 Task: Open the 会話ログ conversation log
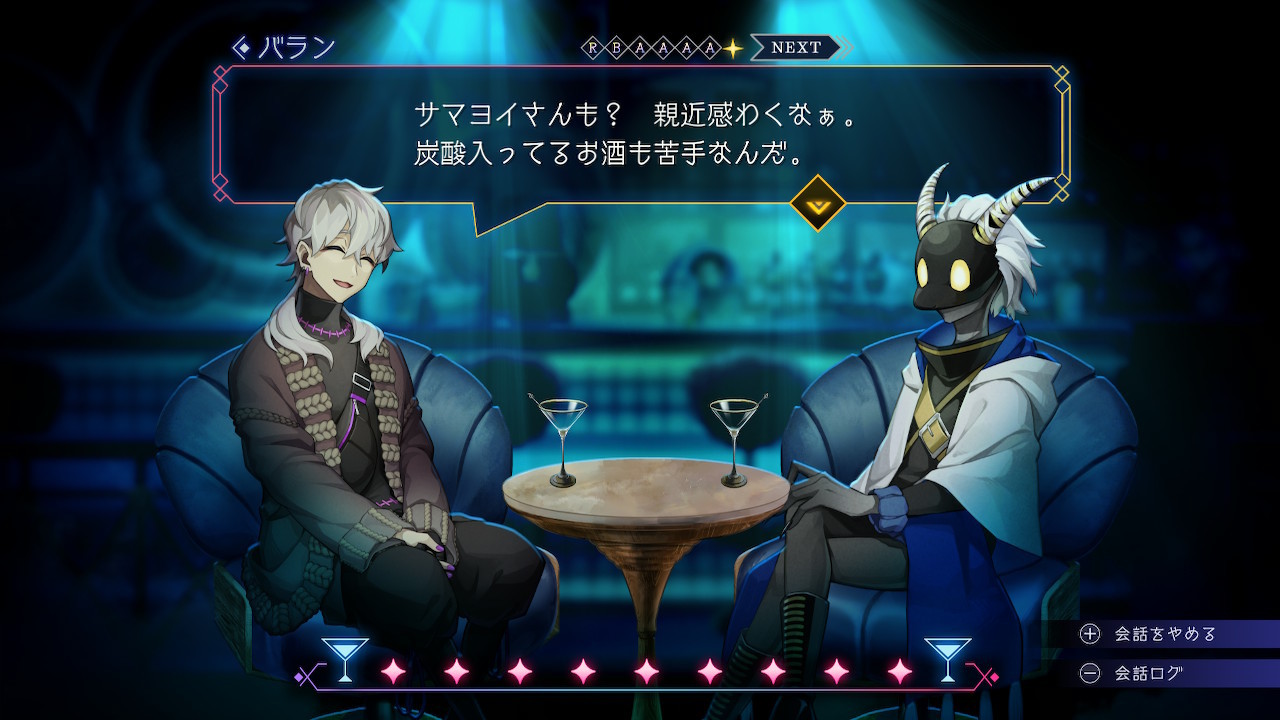pos(1148,673)
